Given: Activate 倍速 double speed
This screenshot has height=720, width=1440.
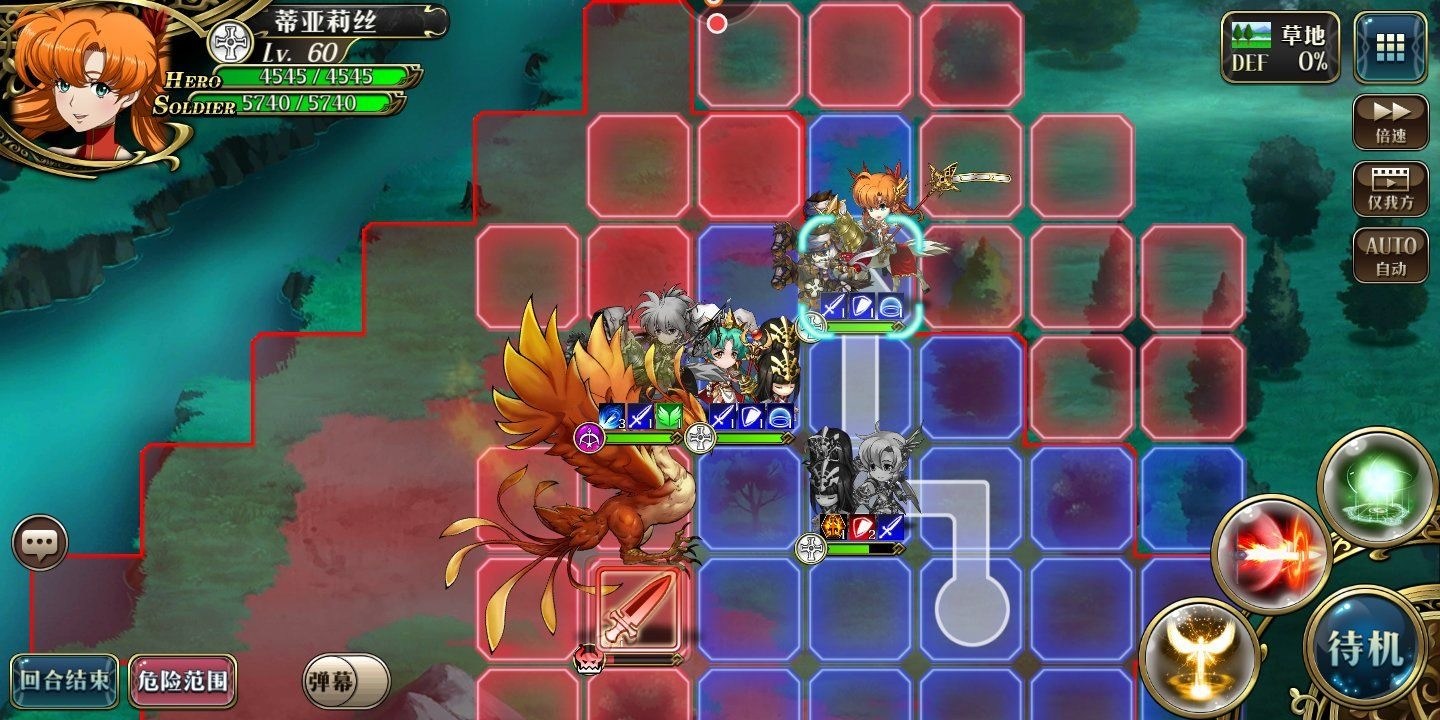Looking at the screenshot, I should [x=1390, y=122].
